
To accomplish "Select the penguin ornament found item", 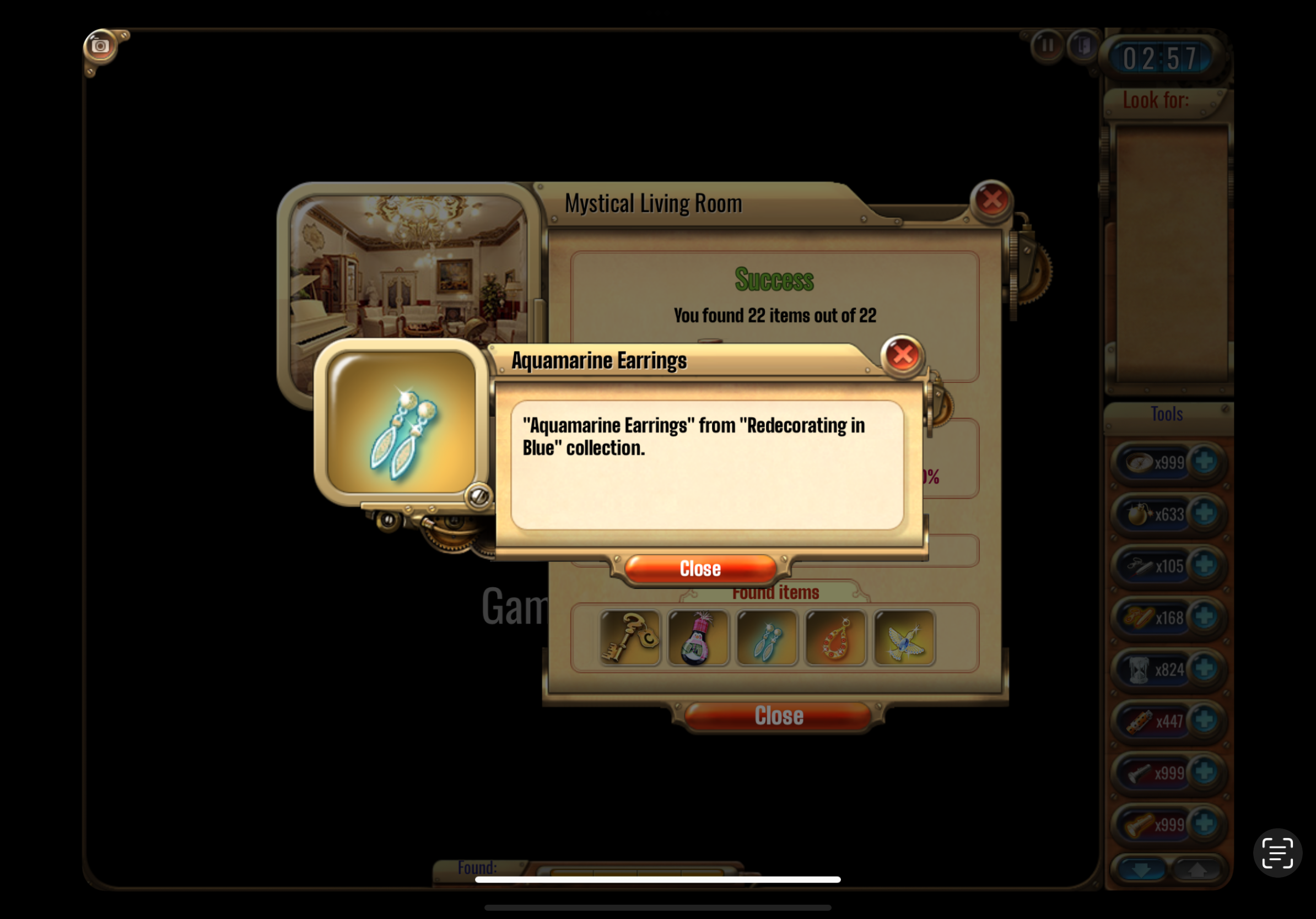I will 698,637.
